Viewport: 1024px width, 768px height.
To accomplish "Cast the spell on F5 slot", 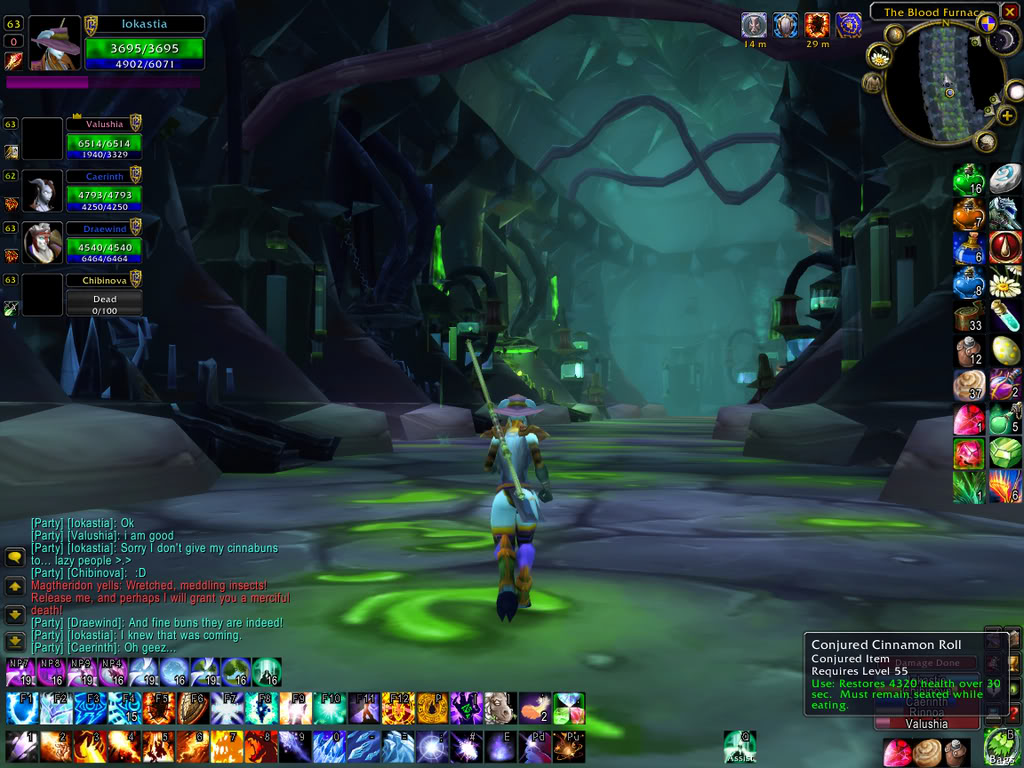I will click(157, 708).
